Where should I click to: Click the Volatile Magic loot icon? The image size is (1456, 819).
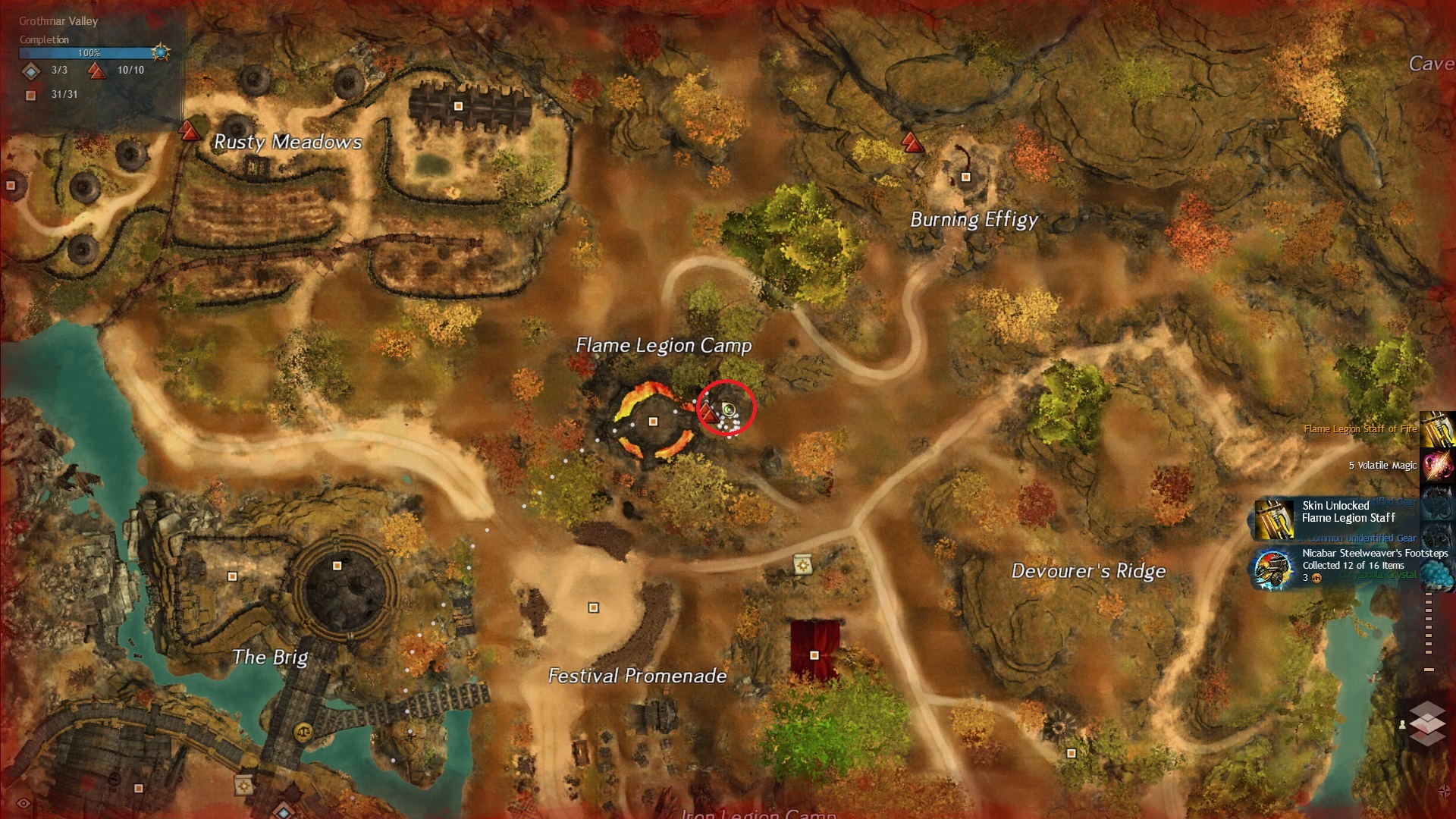(1438, 465)
